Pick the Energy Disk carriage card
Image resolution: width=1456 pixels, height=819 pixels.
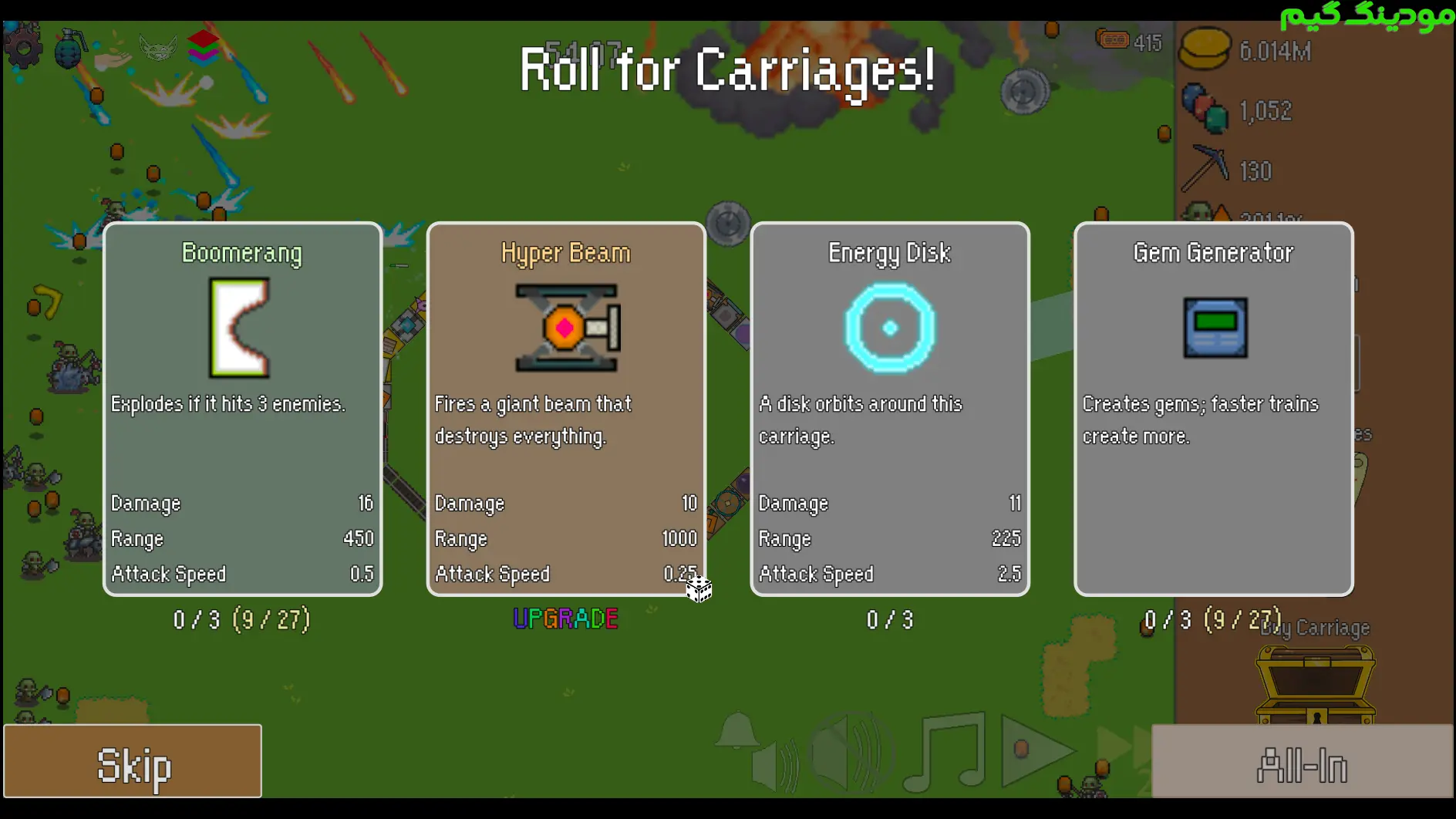click(890, 409)
